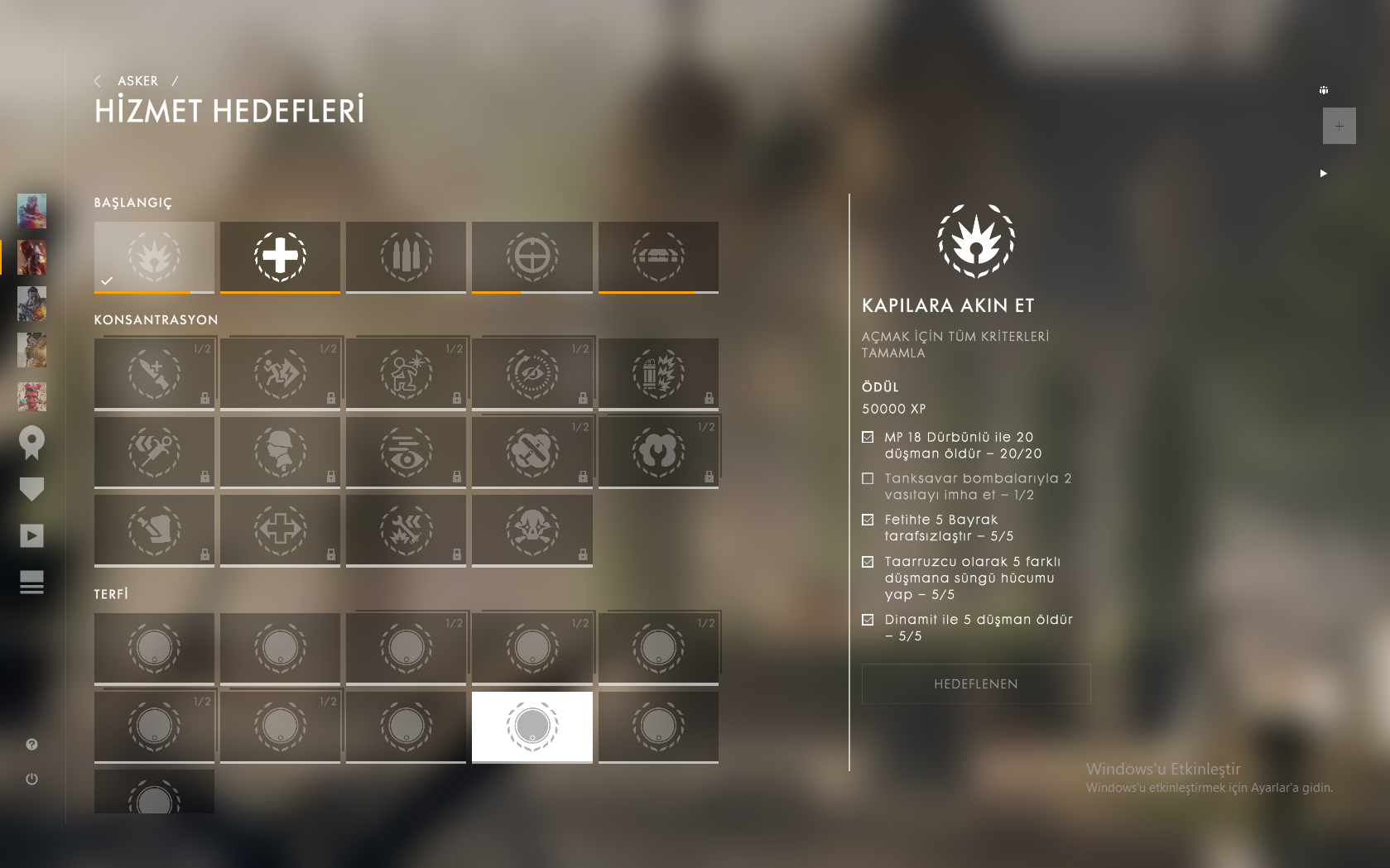Open the shield icon in the sidebar

[31, 489]
